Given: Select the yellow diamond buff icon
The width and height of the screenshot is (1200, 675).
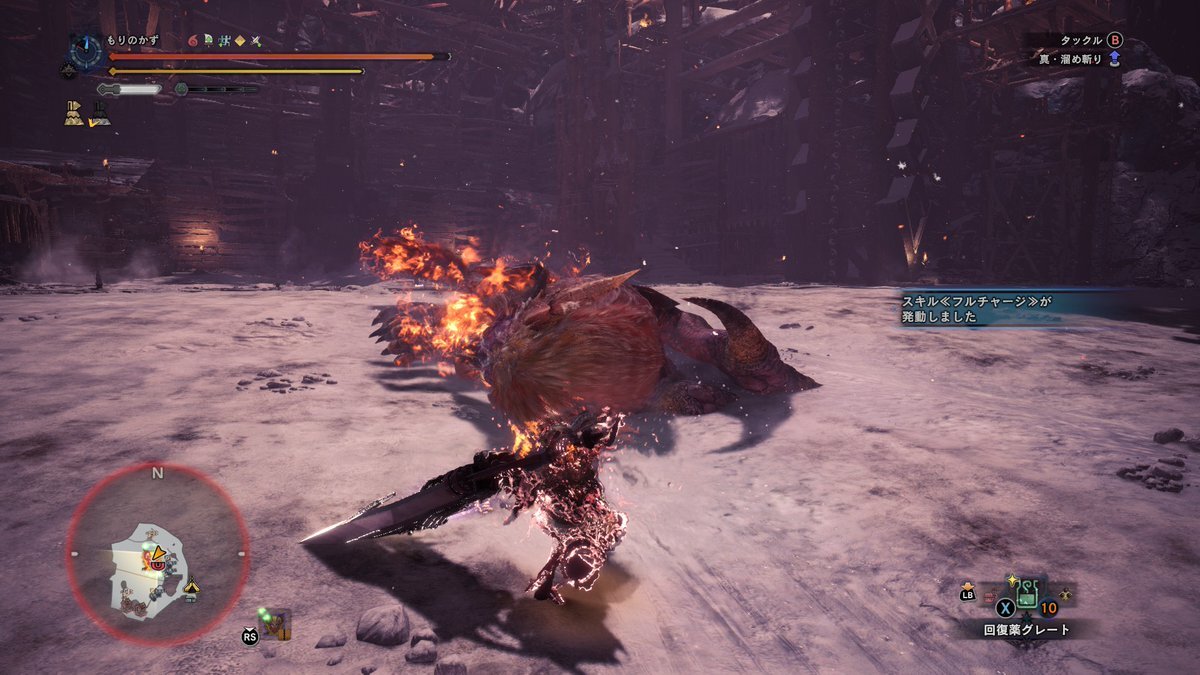Looking at the screenshot, I should pyautogui.click(x=240, y=40).
